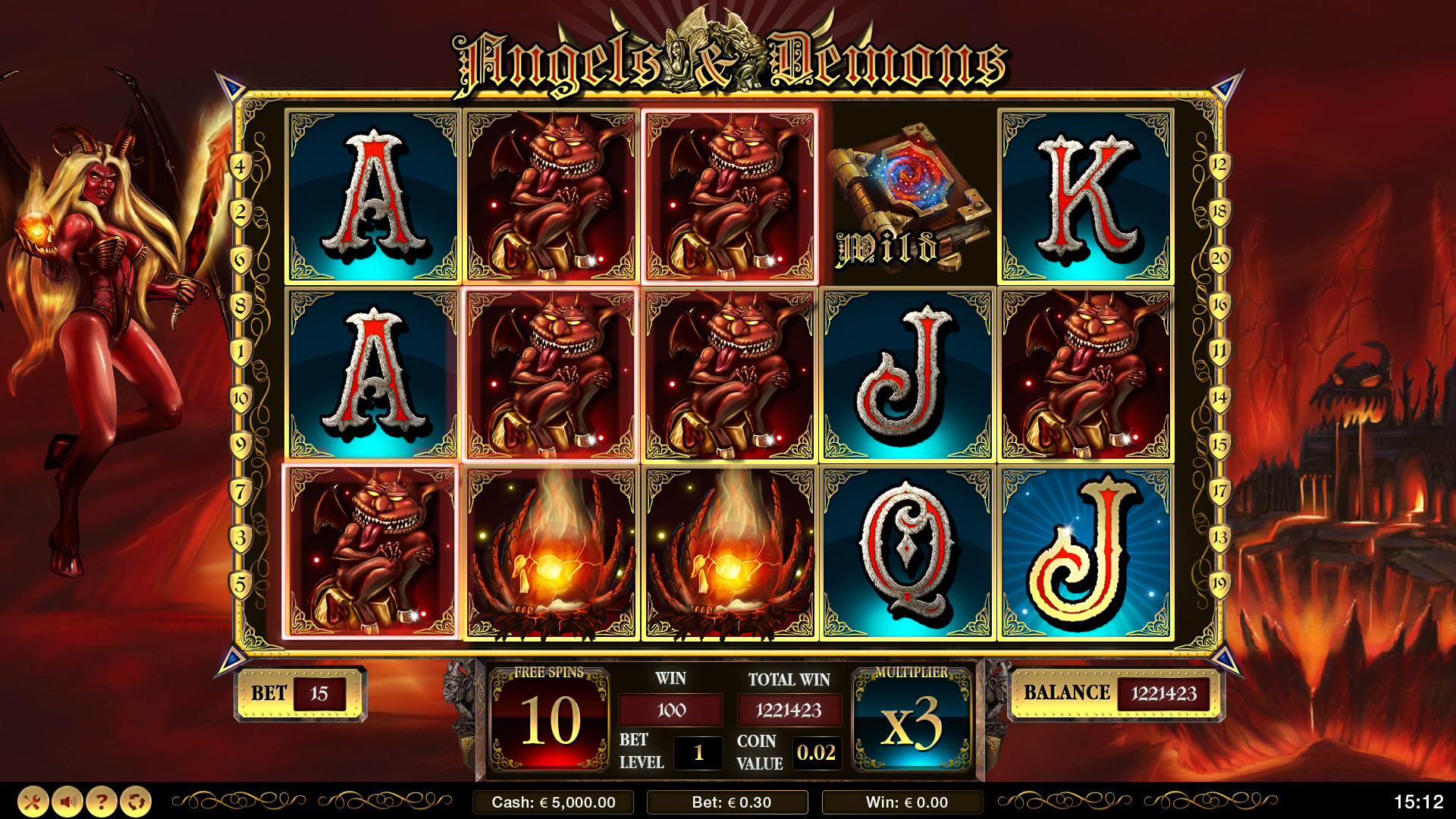Image resolution: width=1456 pixels, height=819 pixels.
Task: Toggle payline 13 shield on the right border
Action: click(x=1220, y=535)
